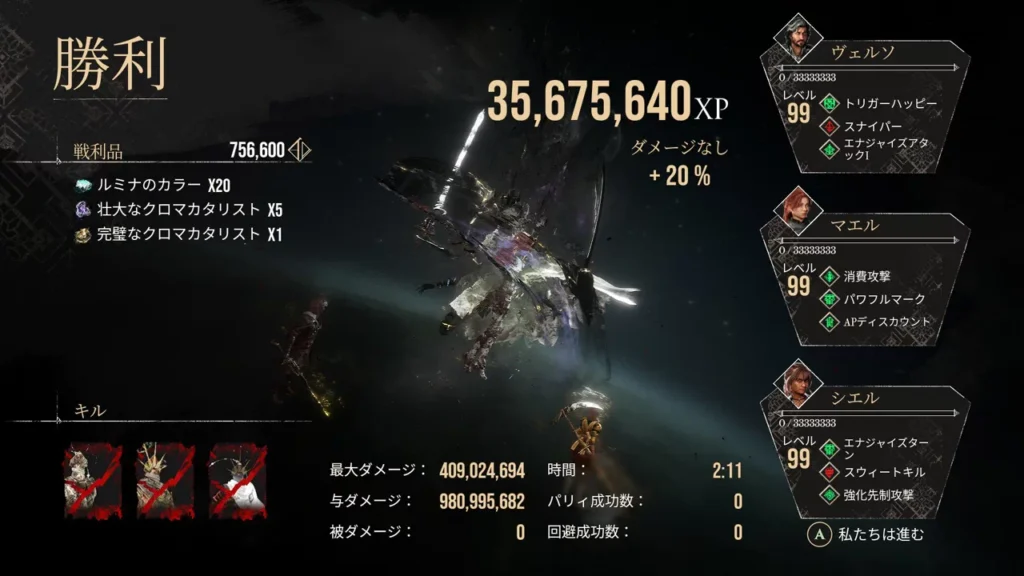Click the 消費攻撃 skill icon
Screen dimensions: 1024x576
(827, 276)
